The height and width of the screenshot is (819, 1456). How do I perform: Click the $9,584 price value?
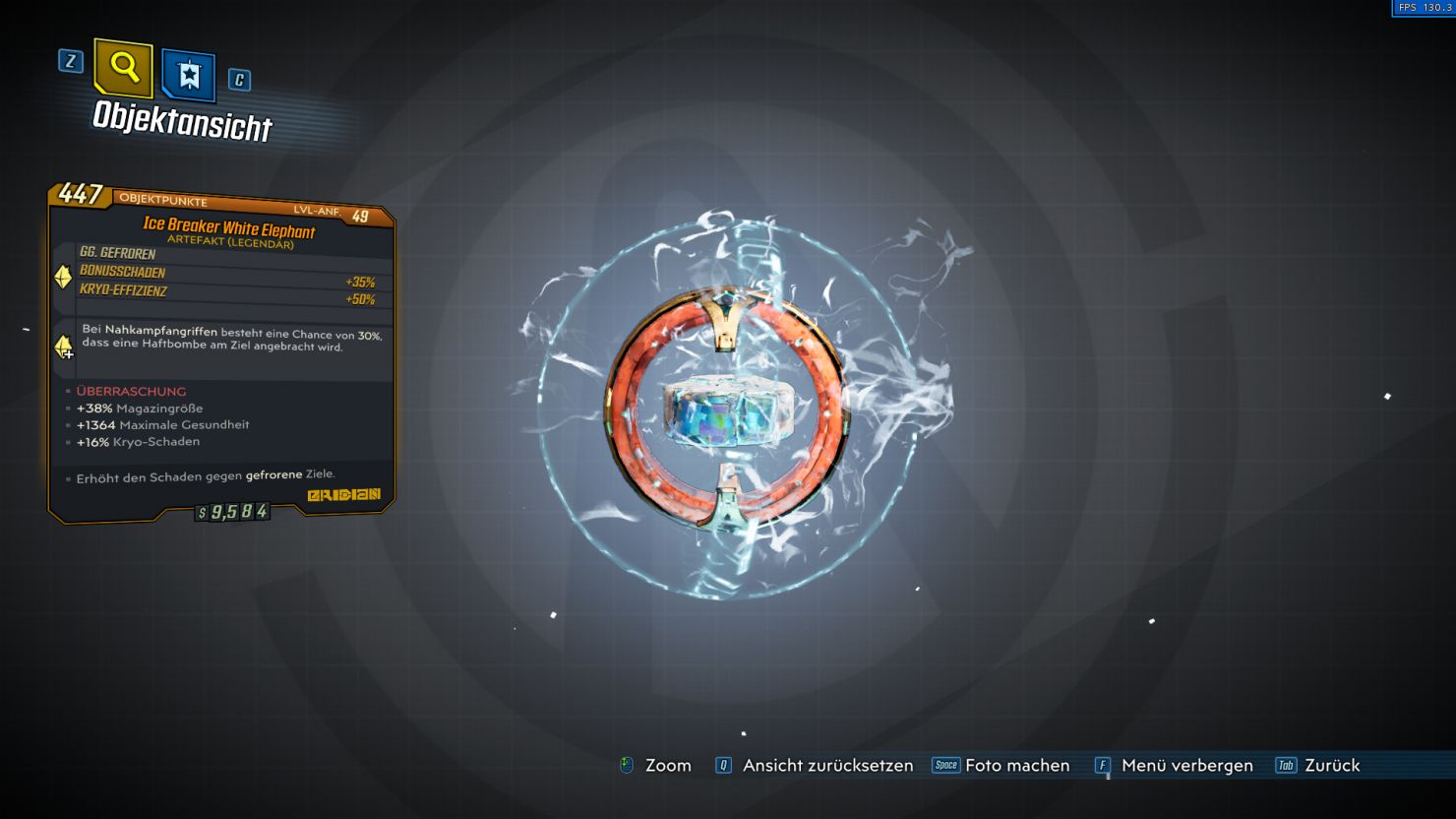(231, 513)
